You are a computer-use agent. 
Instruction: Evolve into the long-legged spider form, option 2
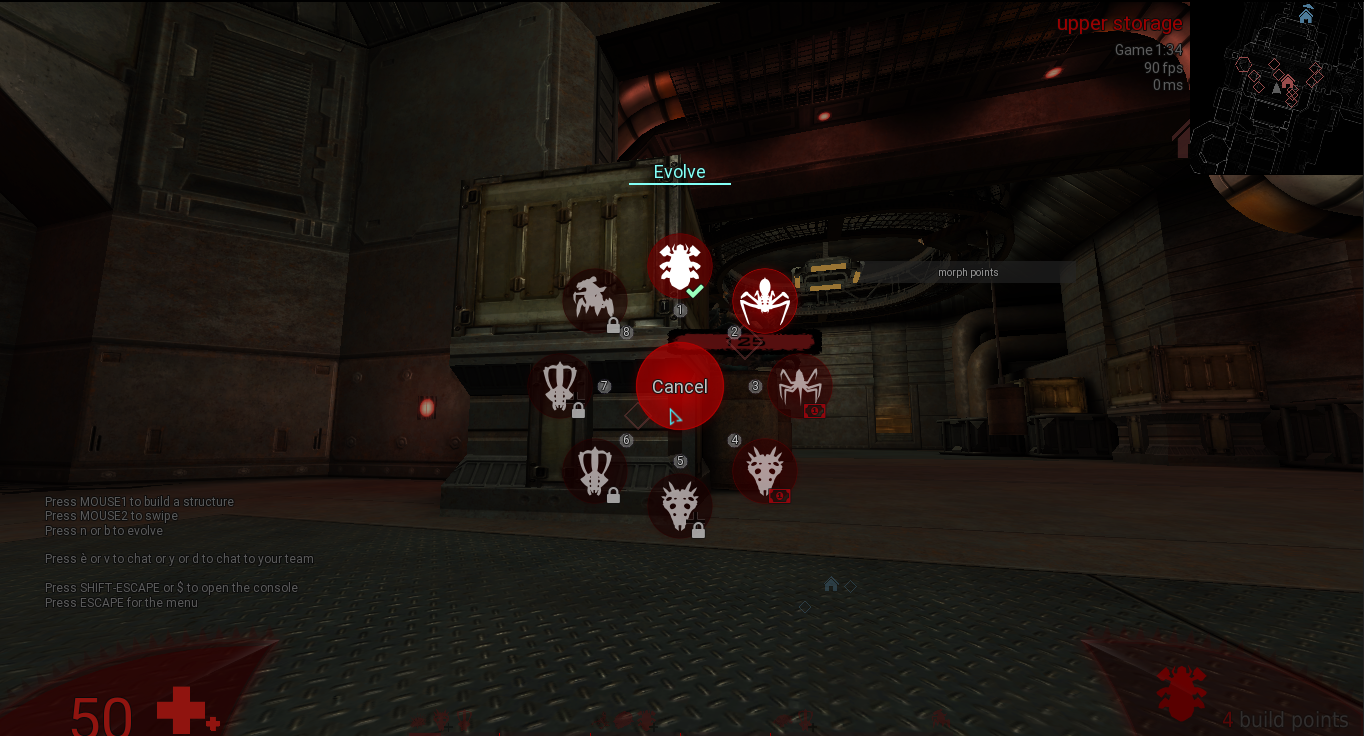(765, 301)
